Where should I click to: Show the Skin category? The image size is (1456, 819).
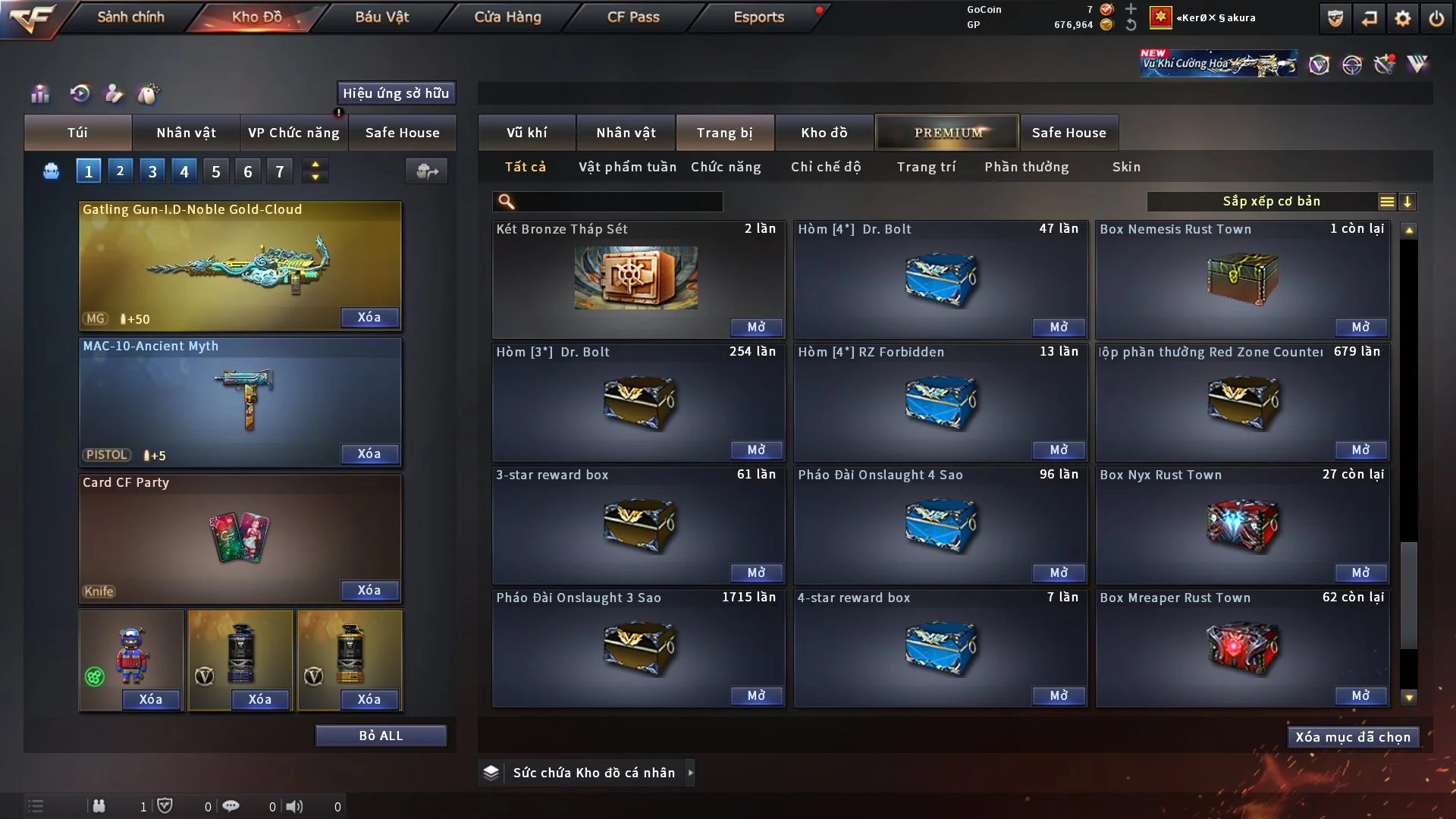click(x=1126, y=167)
